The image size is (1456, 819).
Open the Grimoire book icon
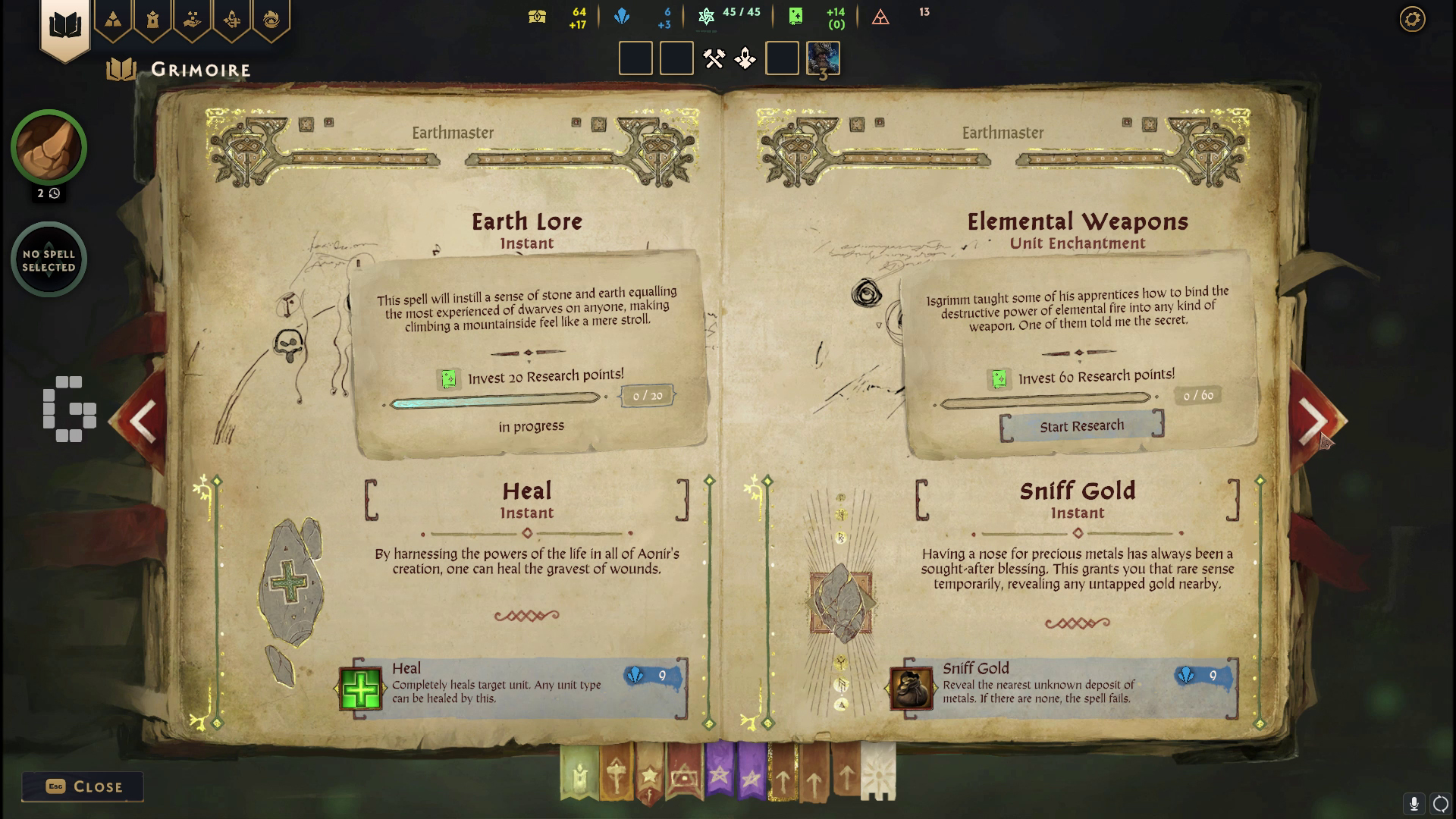pyautogui.click(x=67, y=23)
